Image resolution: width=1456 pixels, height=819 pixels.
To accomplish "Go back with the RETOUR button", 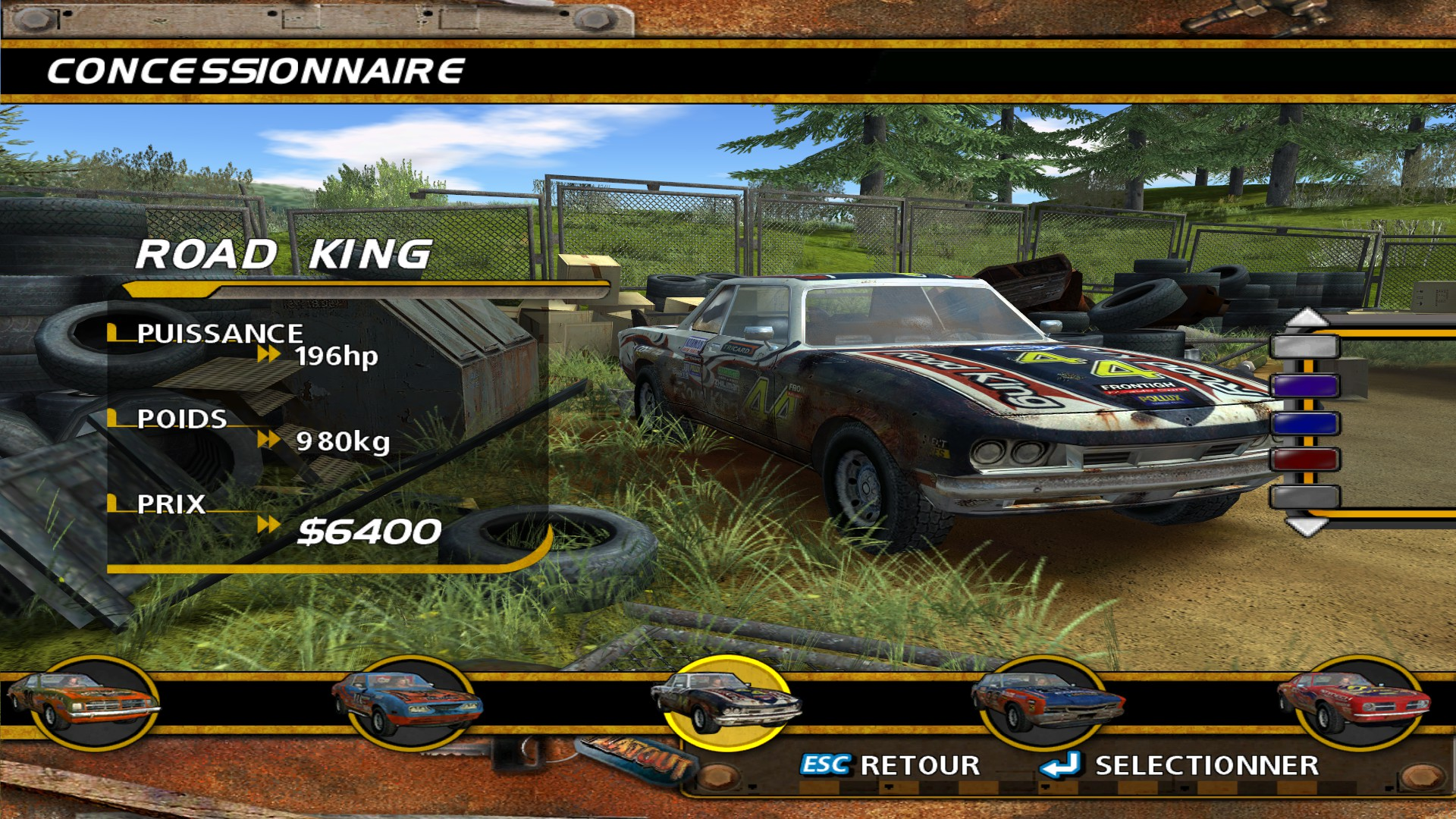I will [891, 766].
